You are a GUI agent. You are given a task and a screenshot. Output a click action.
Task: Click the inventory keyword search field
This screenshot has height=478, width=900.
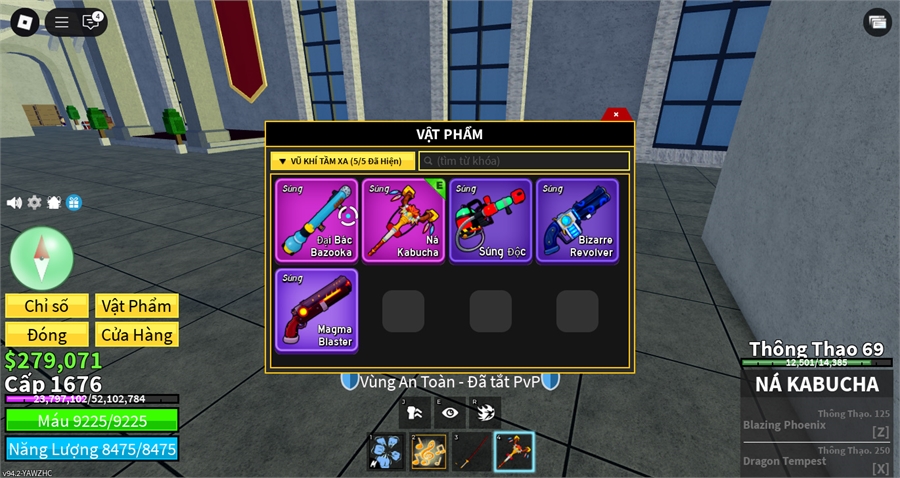pos(524,161)
